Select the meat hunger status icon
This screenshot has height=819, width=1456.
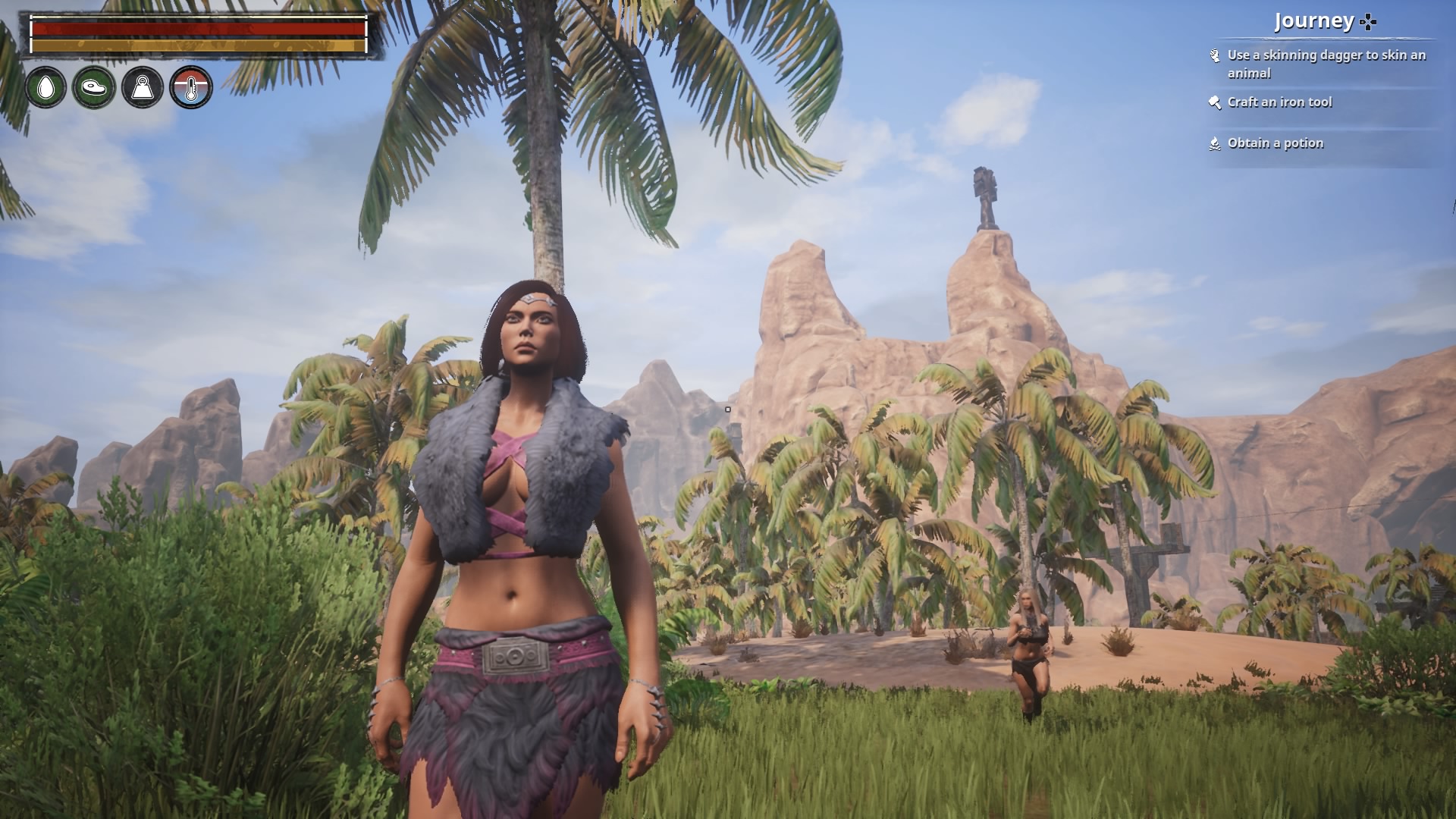(x=94, y=87)
